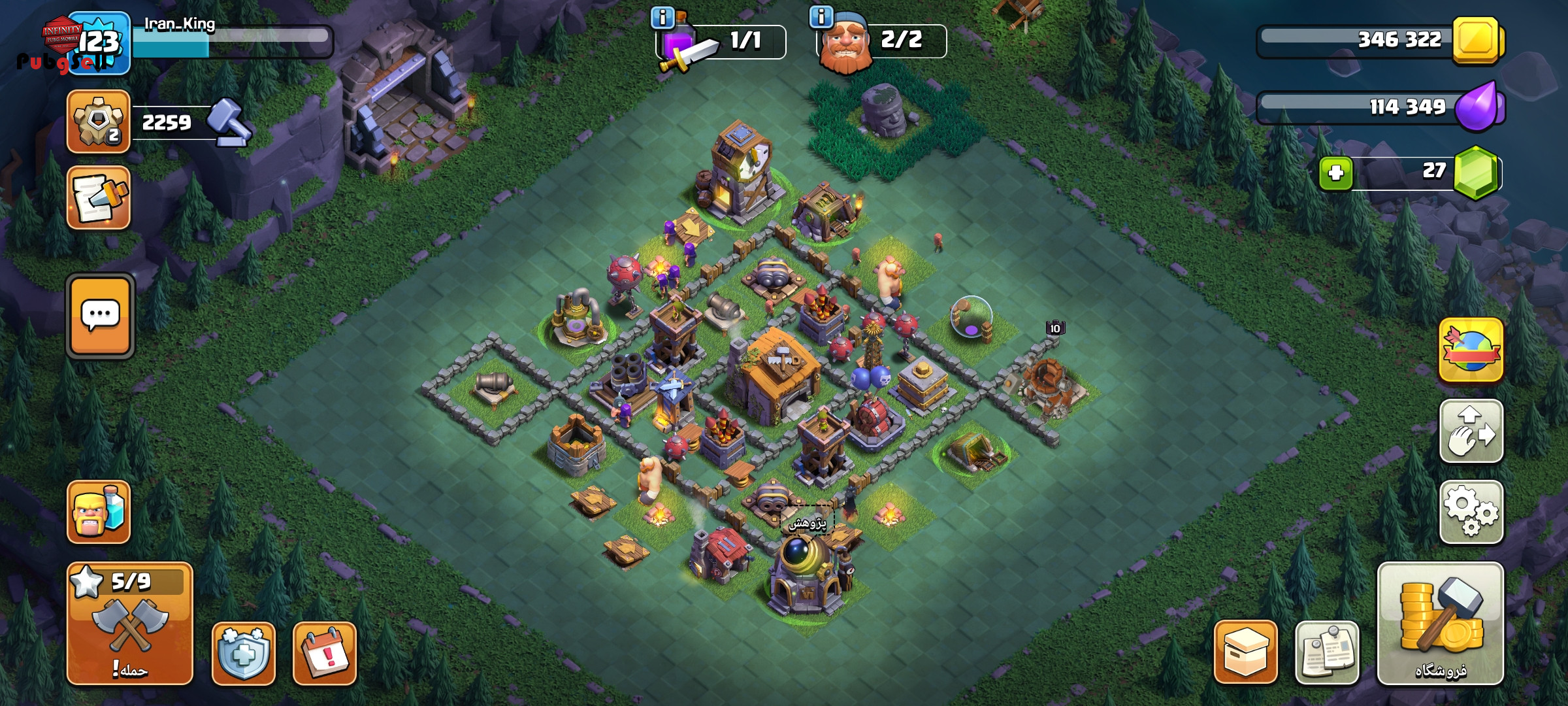The width and height of the screenshot is (1568, 706).
Task: Open the shop with the hammer and coins
Action: pos(1440,622)
